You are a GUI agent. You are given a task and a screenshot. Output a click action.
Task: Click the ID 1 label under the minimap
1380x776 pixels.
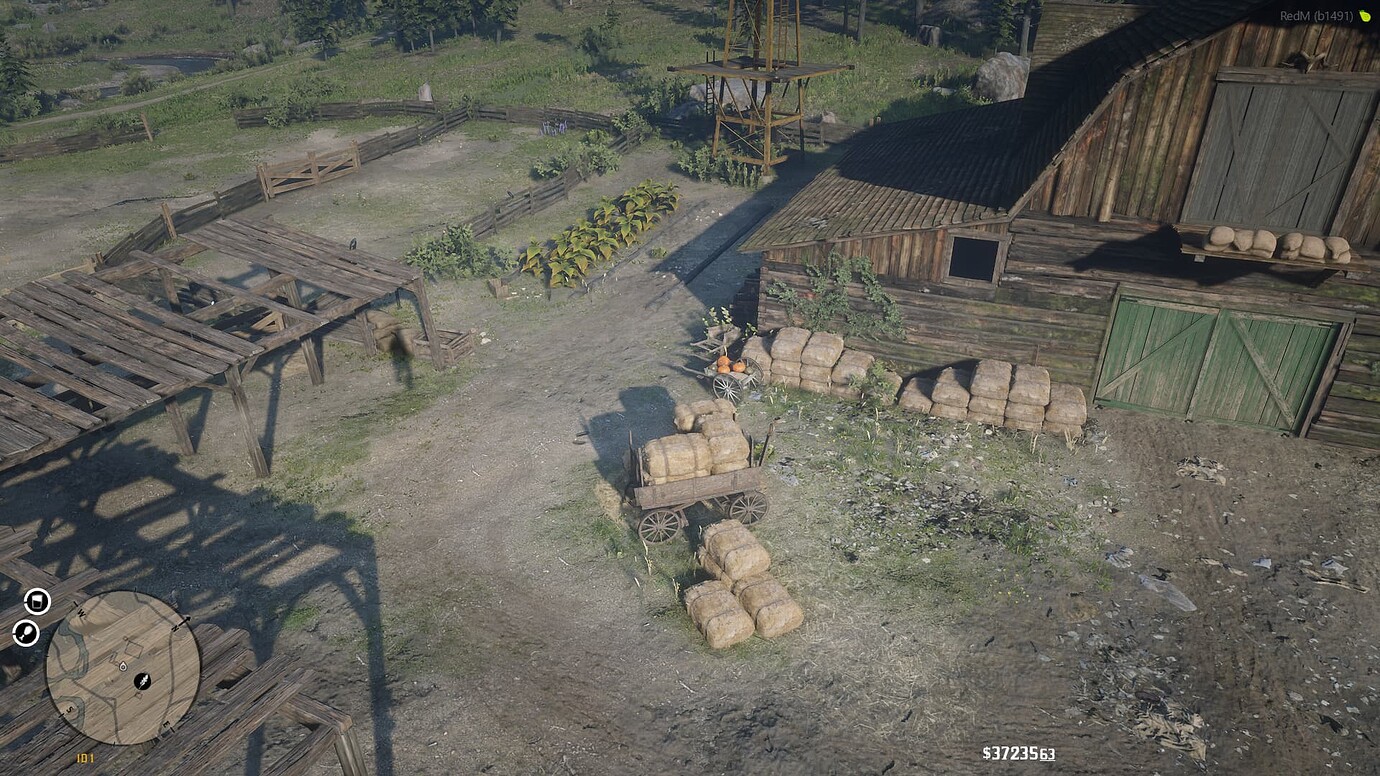(85, 757)
